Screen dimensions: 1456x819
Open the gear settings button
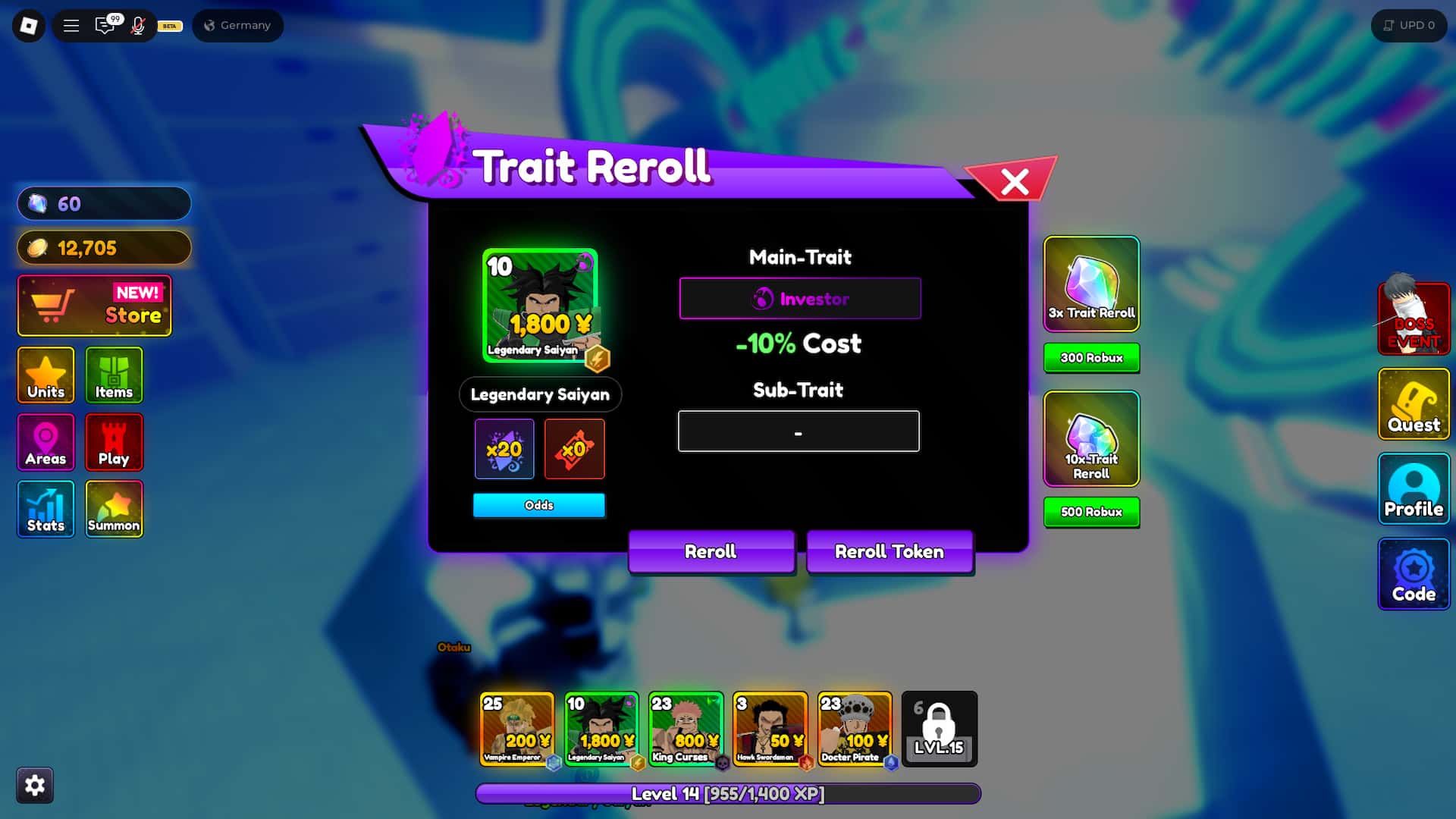tap(35, 785)
